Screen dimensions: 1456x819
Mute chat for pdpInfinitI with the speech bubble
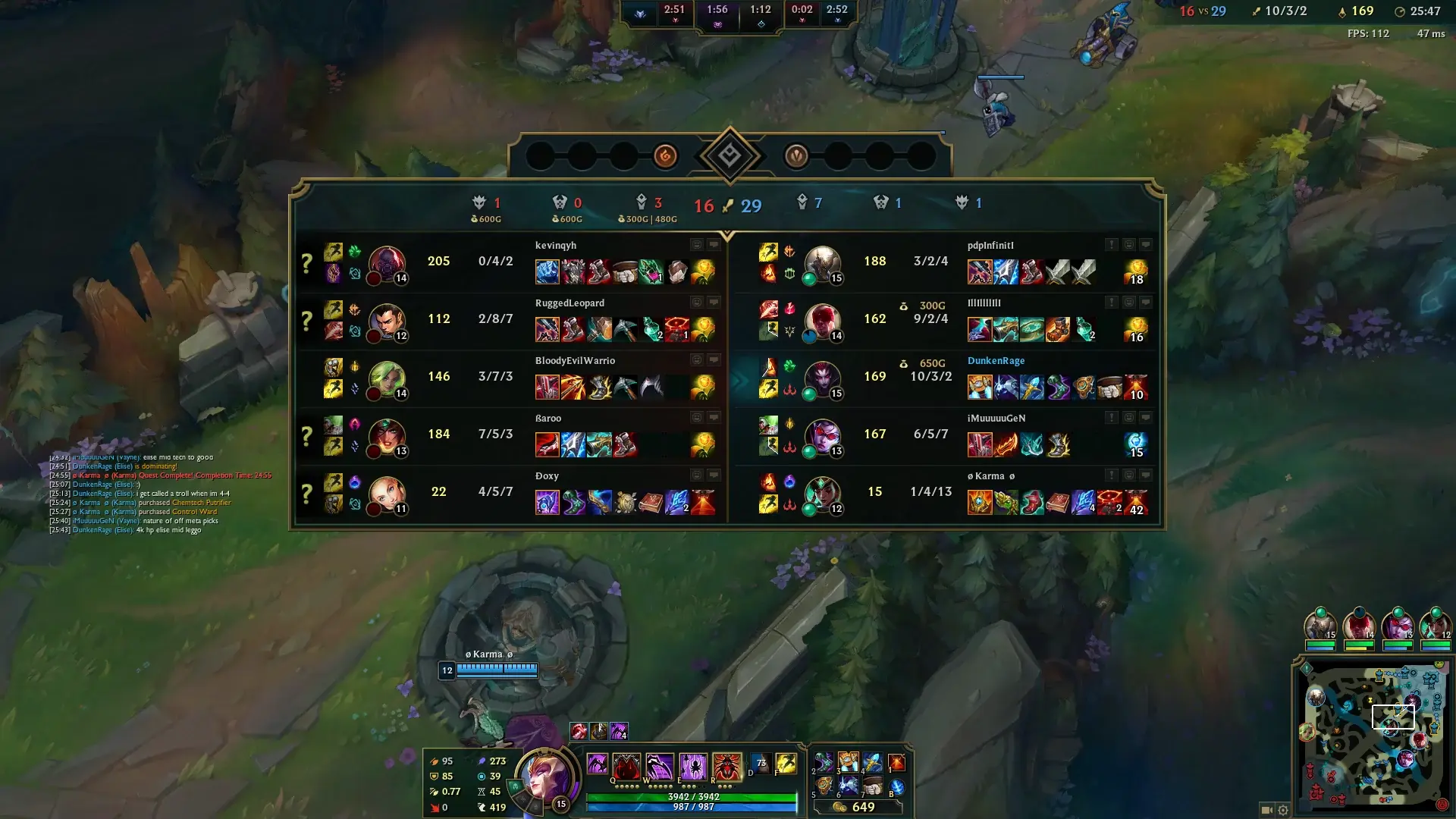(1147, 244)
